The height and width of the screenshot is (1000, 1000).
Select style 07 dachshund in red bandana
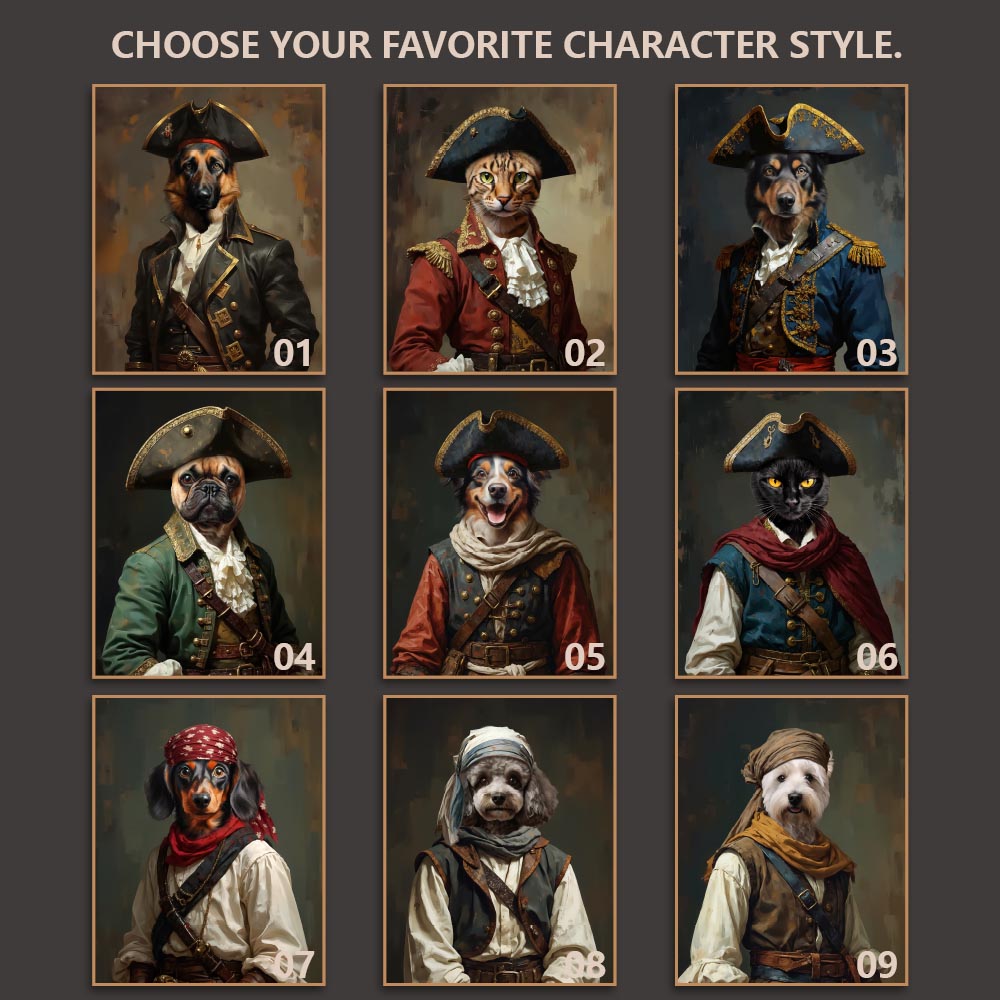pos(209,840)
